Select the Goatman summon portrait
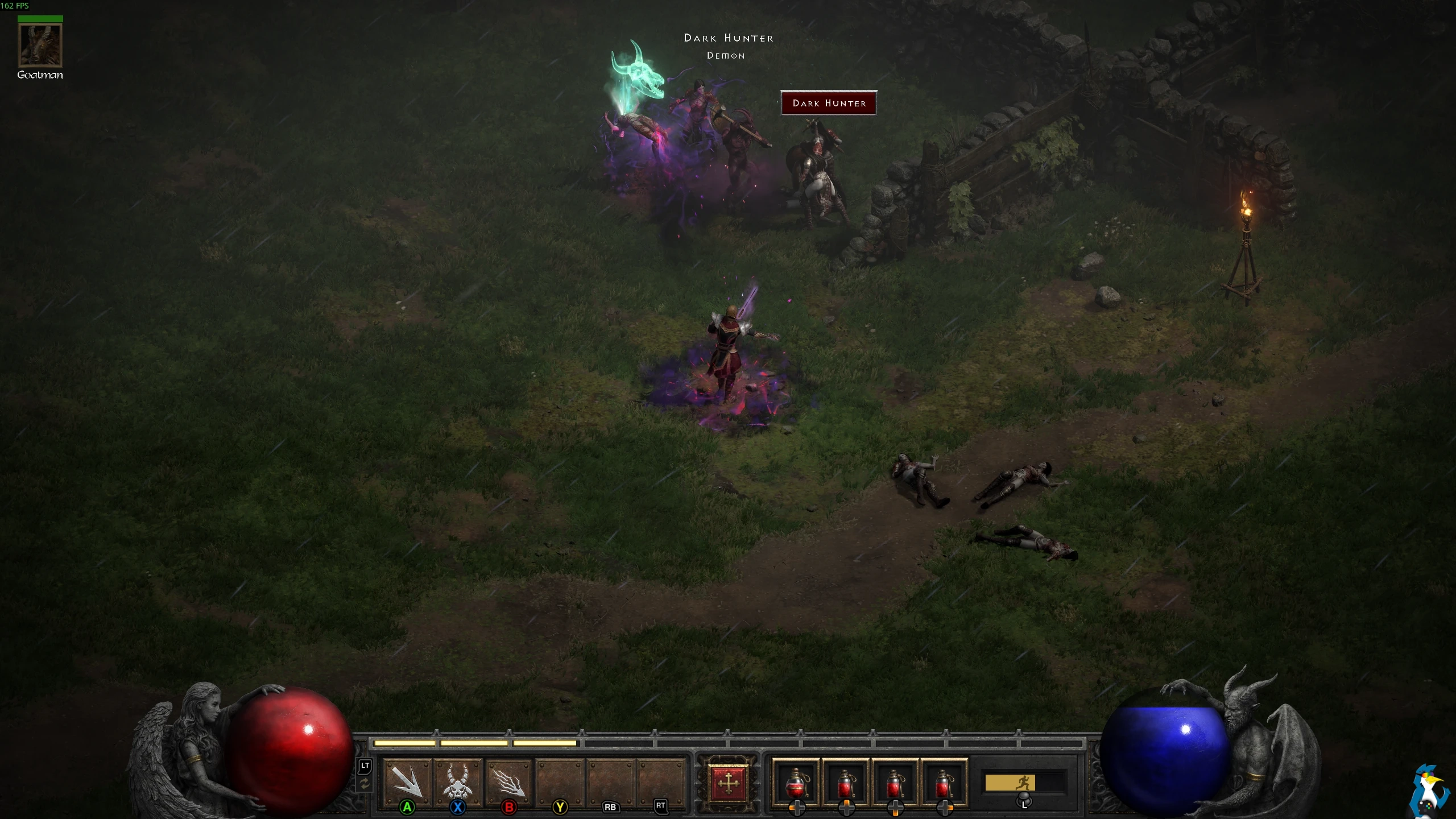This screenshot has height=819, width=1456. pyautogui.click(x=40, y=45)
